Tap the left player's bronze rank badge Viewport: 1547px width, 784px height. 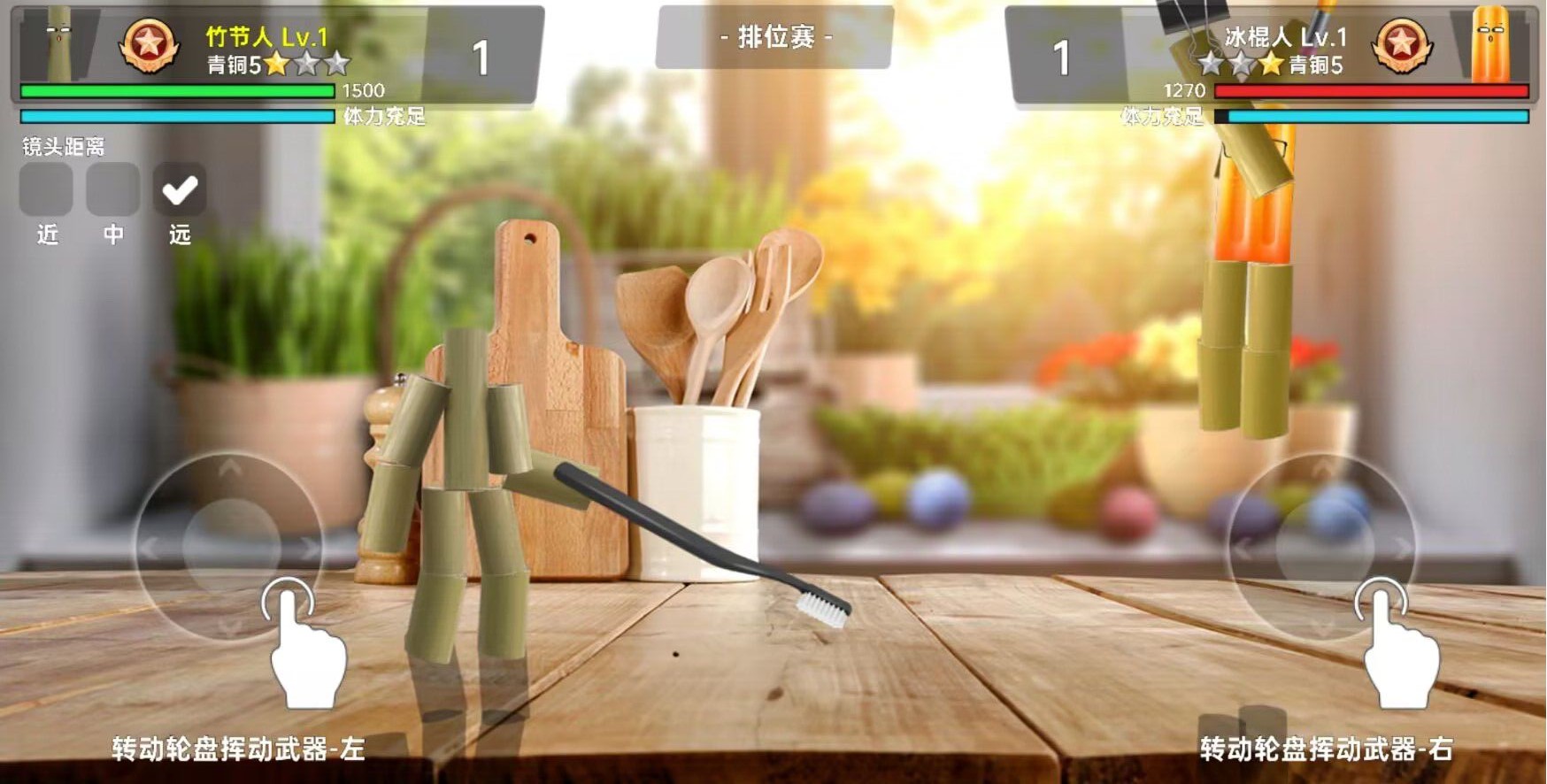[148, 46]
